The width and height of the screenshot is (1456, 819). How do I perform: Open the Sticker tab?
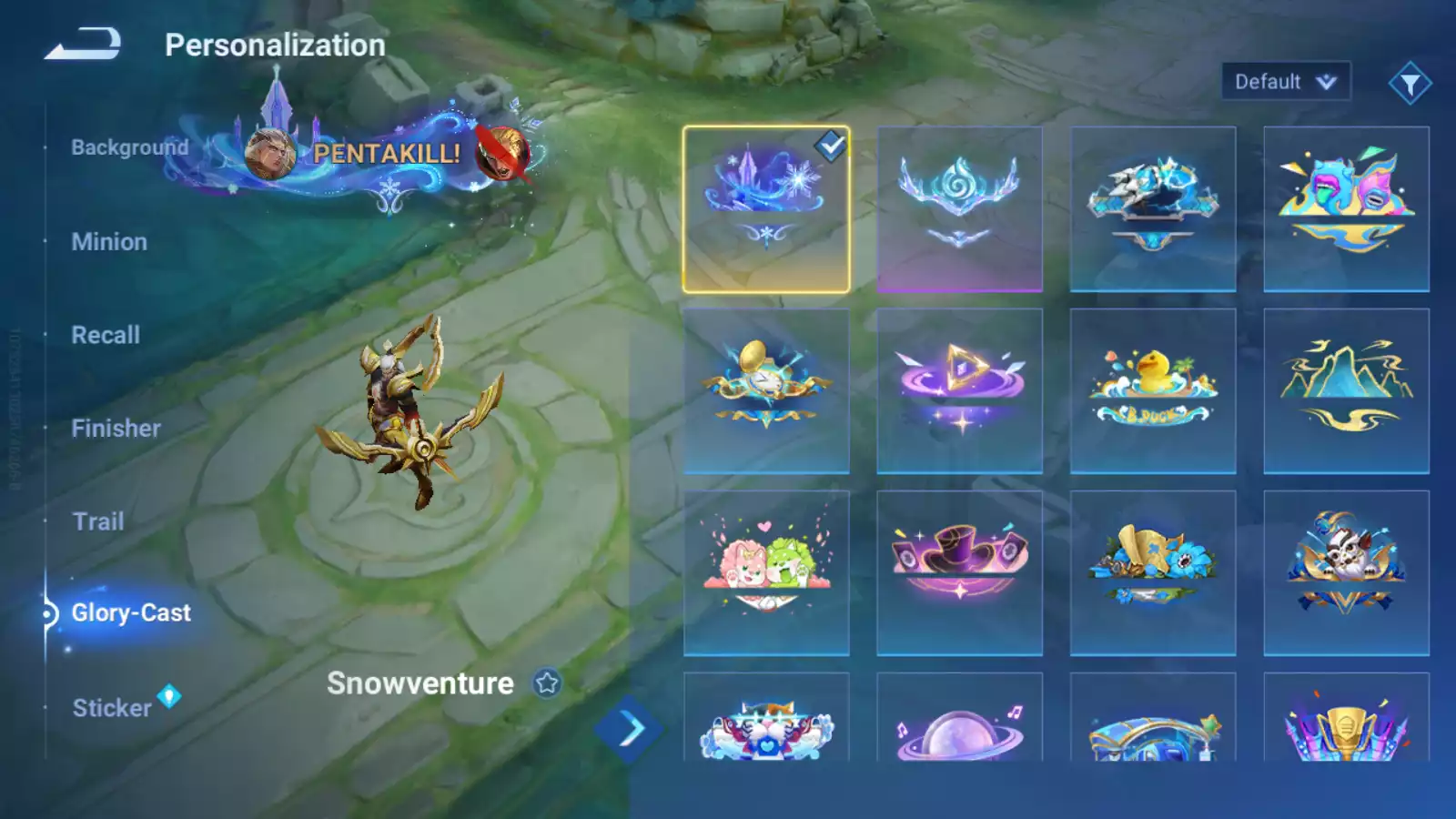(112, 708)
